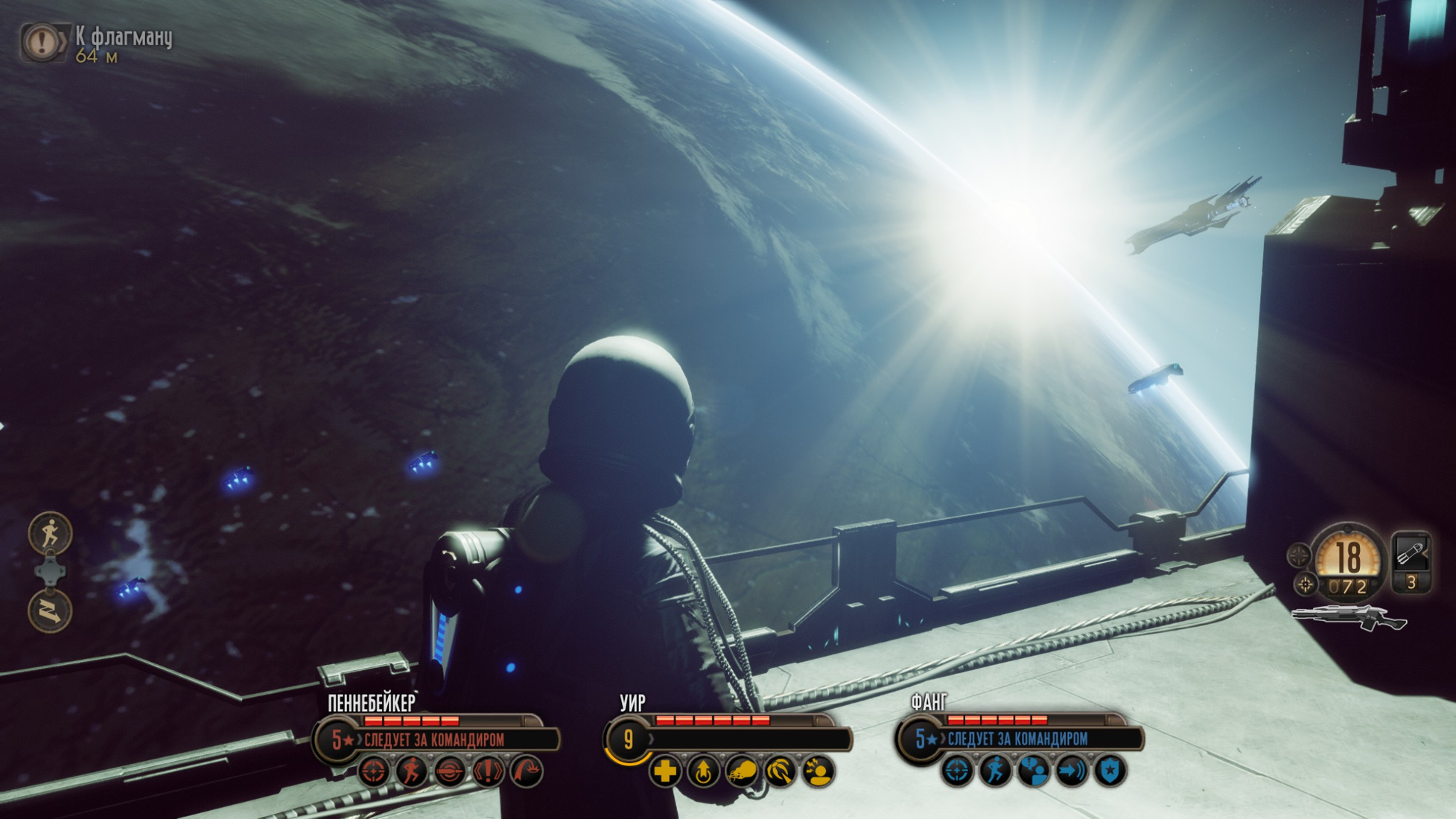
Task: Use Уир's yellow person-with-sparks ability
Action: [x=818, y=772]
